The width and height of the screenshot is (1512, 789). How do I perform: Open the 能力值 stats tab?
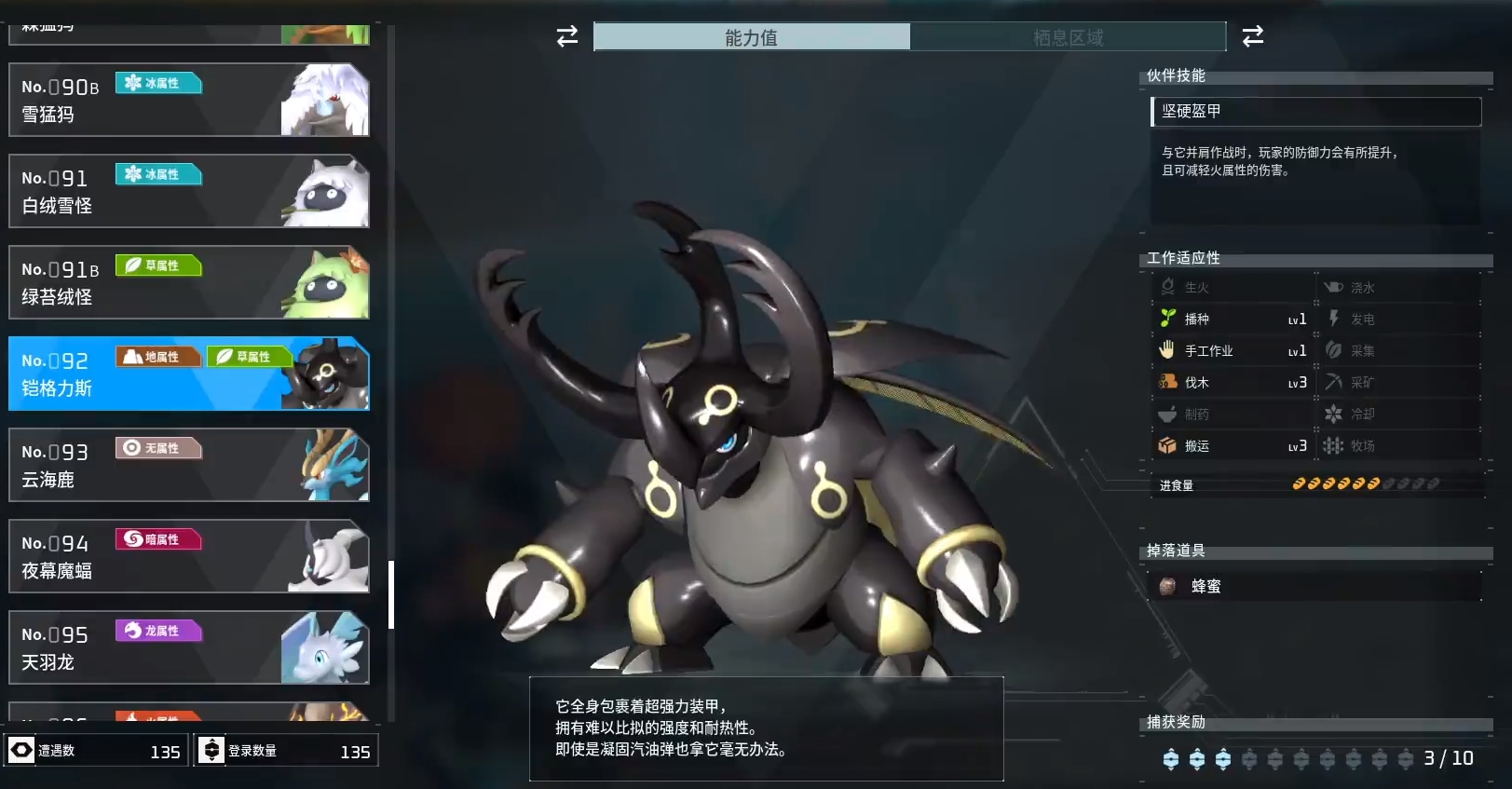[751, 37]
